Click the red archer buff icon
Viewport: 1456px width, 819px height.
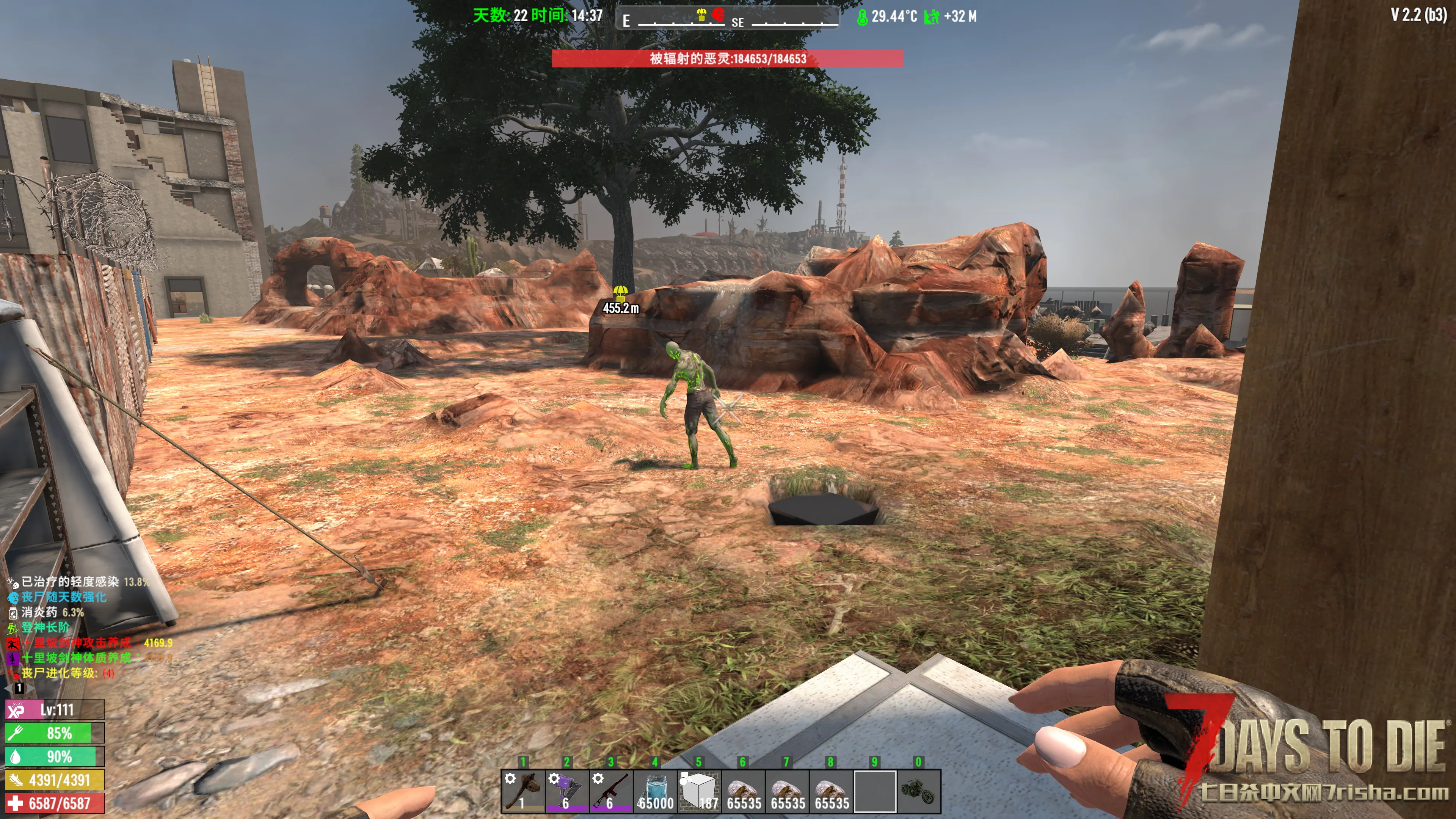point(13,643)
